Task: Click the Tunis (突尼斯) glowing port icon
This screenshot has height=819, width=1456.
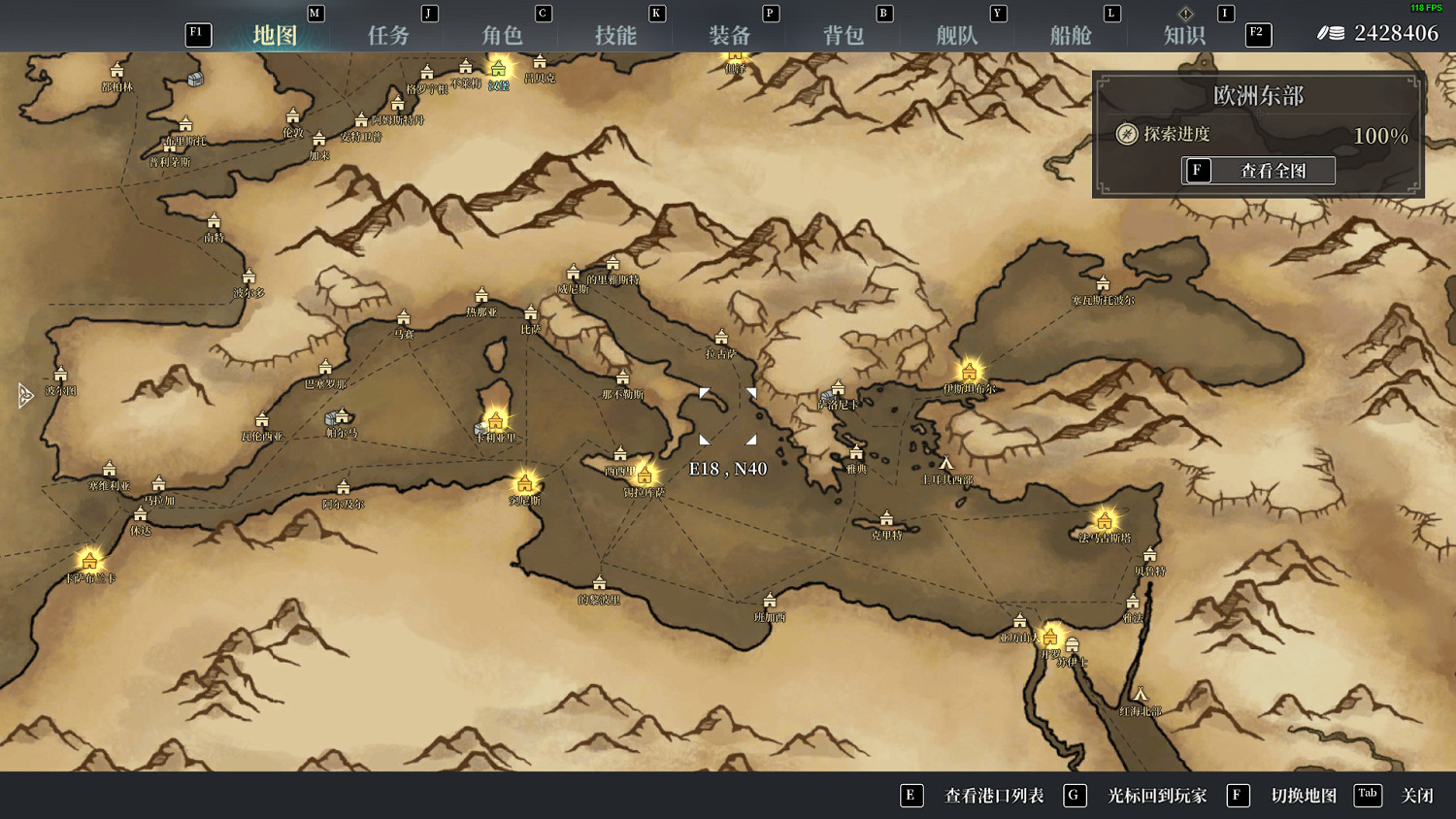Action: (x=523, y=482)
